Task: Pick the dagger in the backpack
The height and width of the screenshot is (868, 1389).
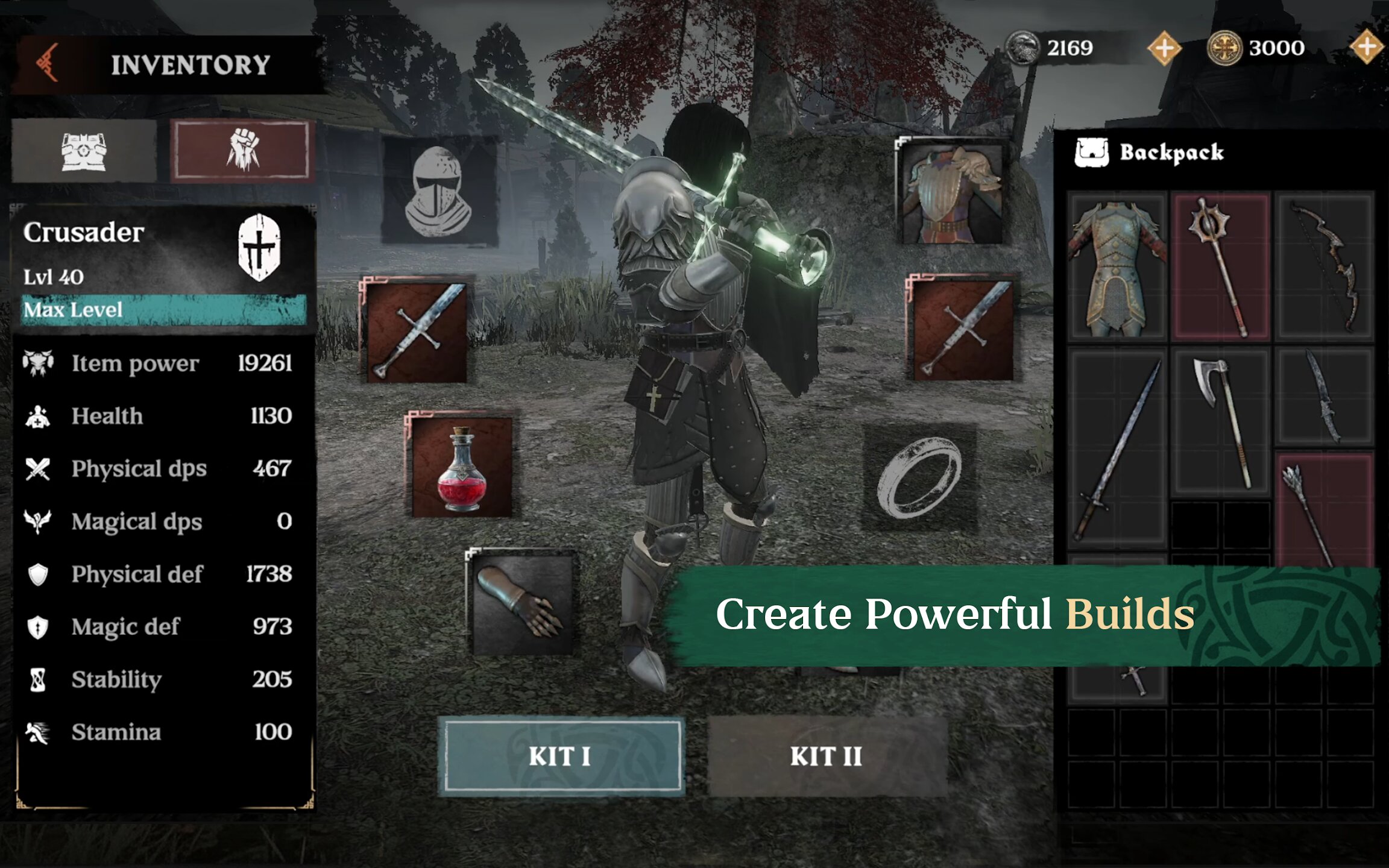Action: pyautogui.click(x=1325, y=397)
